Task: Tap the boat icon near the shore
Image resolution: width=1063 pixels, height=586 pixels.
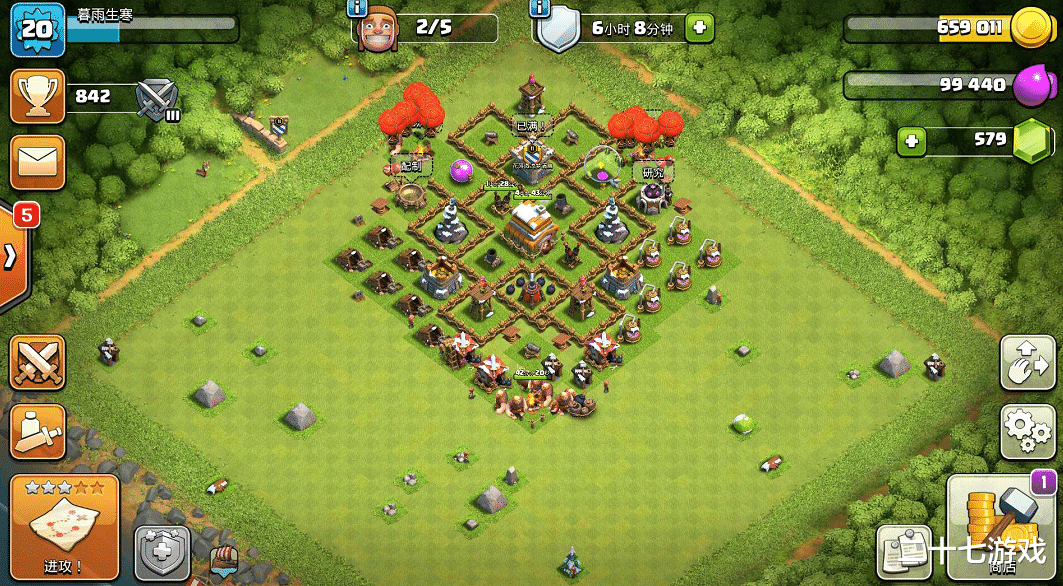Action: tap(225, 562)
